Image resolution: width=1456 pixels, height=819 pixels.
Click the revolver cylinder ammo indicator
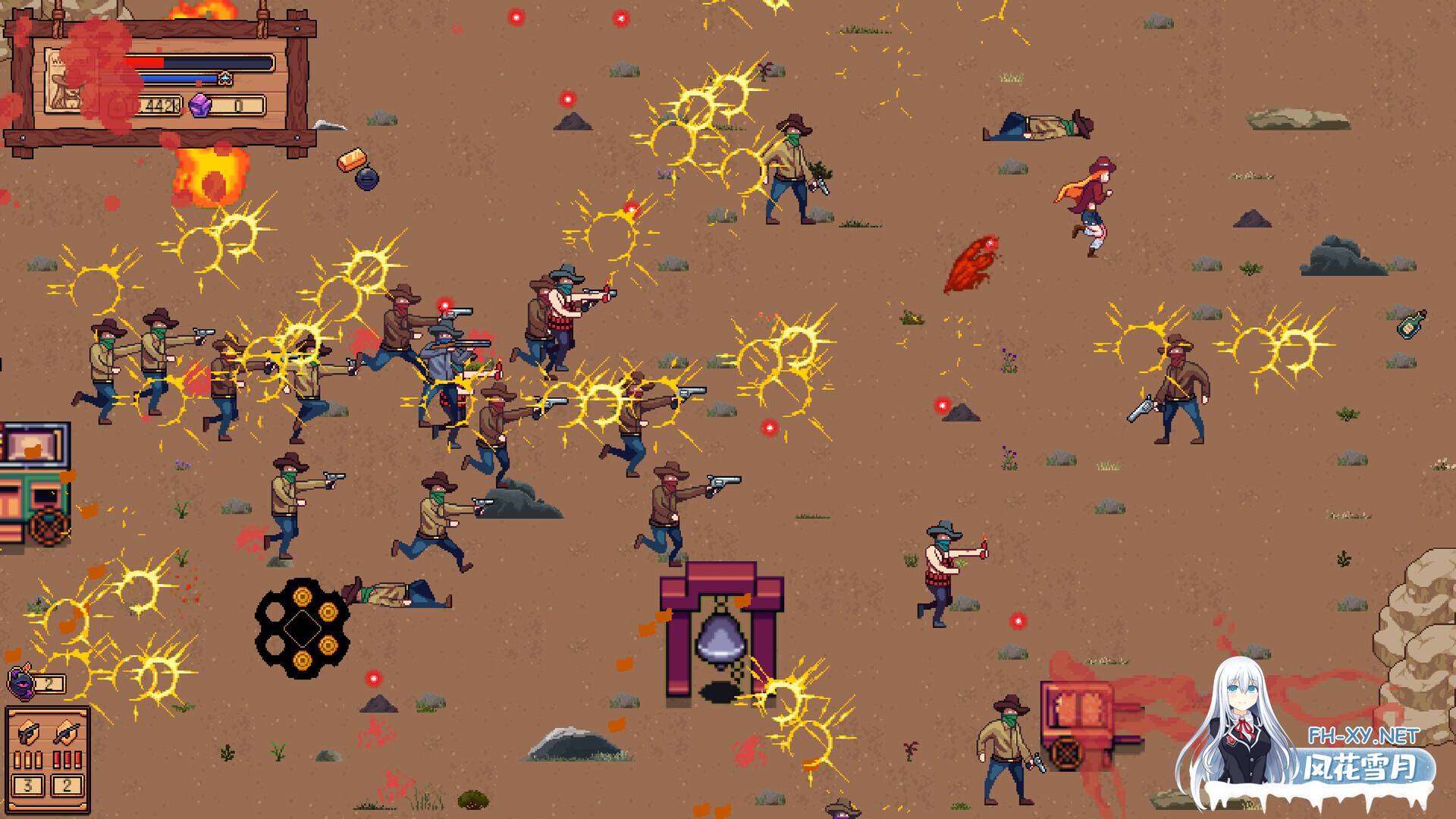click(x=302, y=629)
